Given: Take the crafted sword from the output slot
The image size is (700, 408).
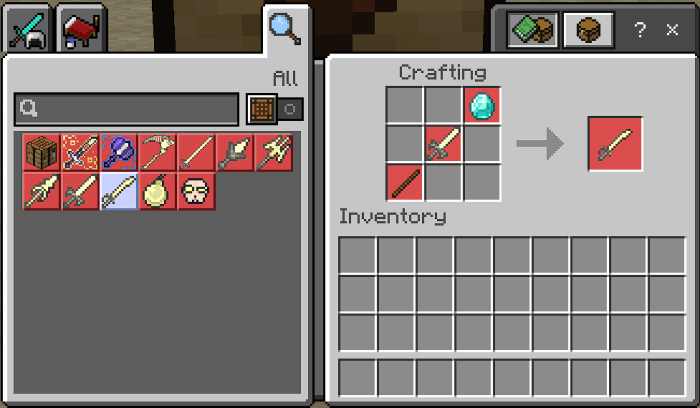Looking at the screenshot, I should point(615,145).
